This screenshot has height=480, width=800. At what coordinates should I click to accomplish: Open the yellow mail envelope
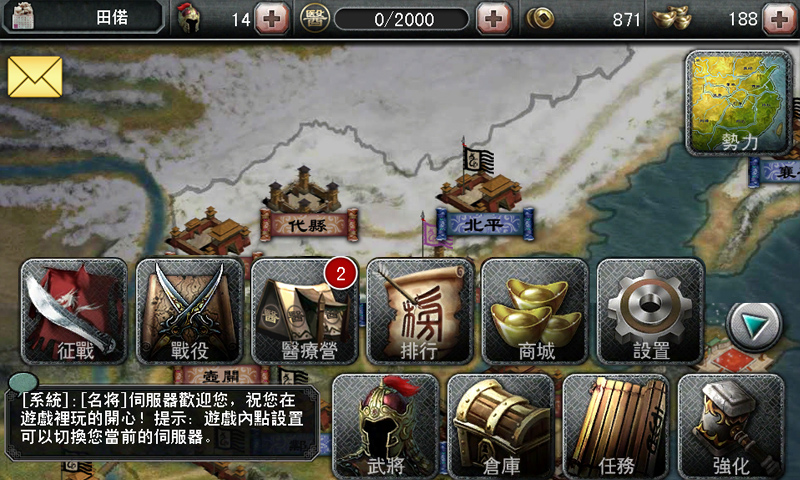[x=35, y=77]
